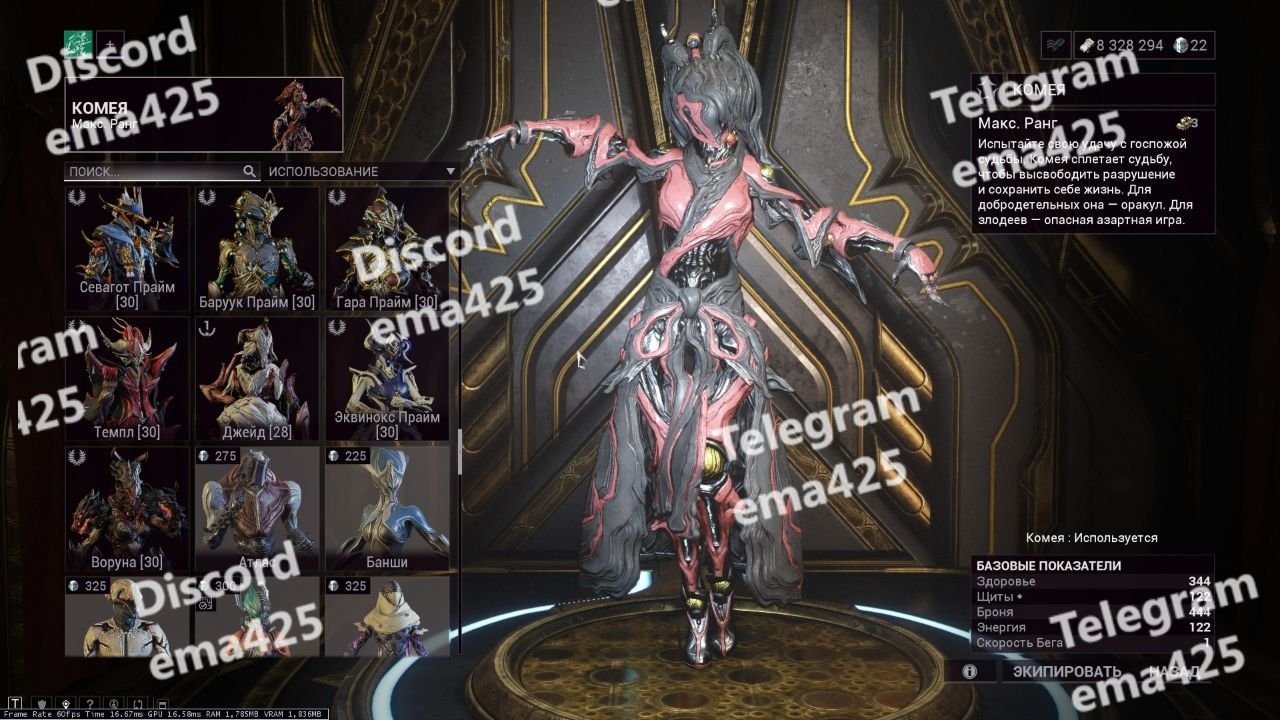Pick the Гара Прайм warframe tile

pyautogui.click(x=386, y=248)
